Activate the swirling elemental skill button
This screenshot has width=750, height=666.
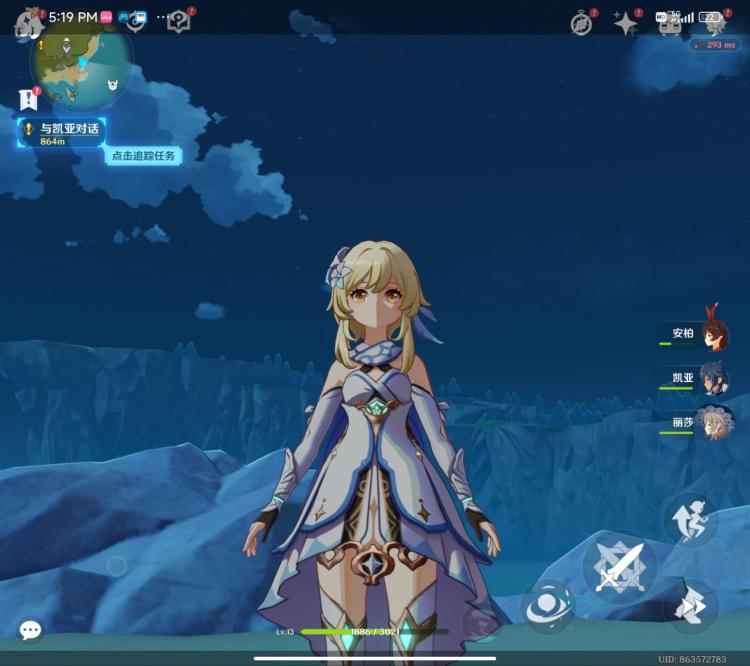548,605
